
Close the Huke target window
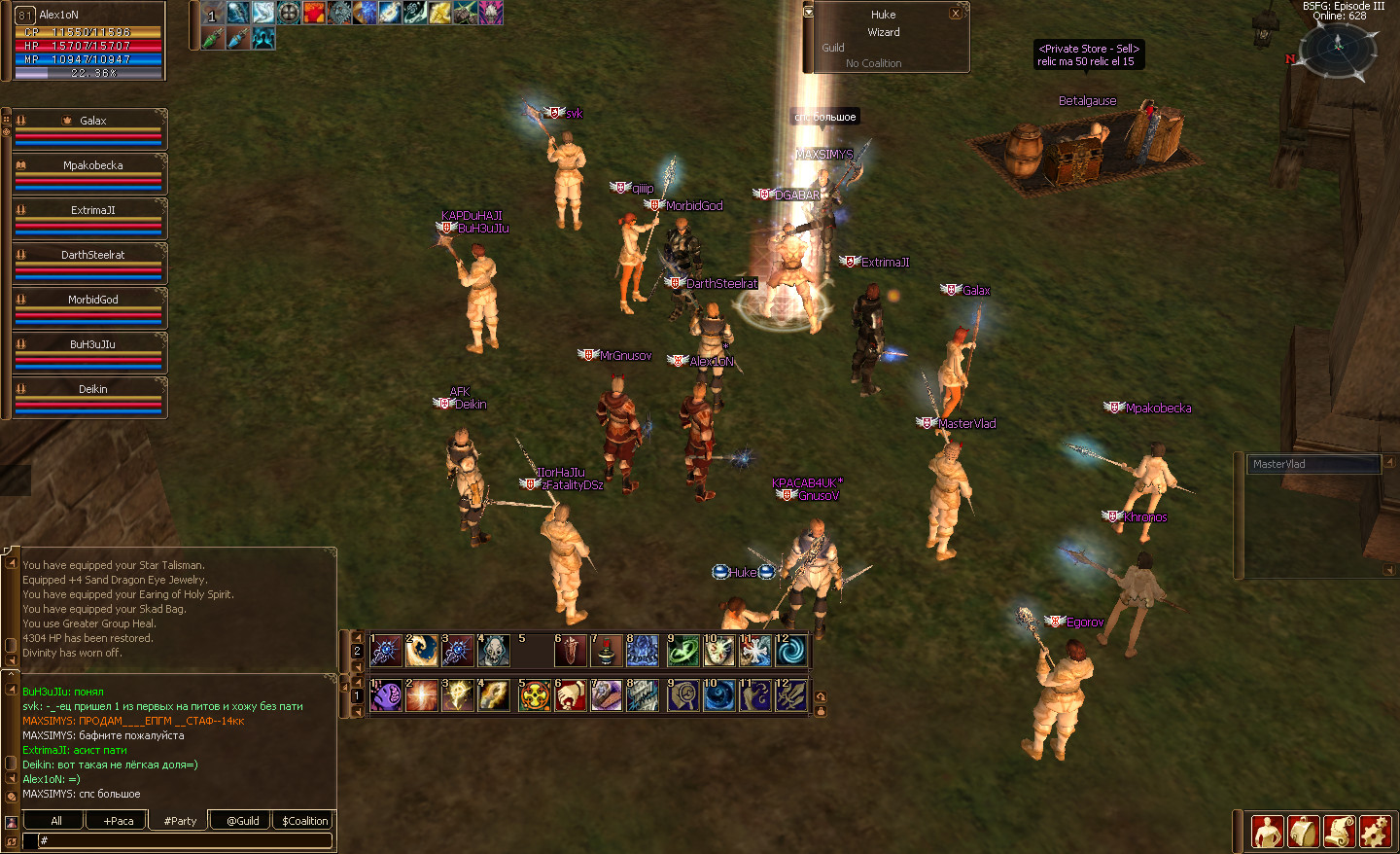[956, 14]
